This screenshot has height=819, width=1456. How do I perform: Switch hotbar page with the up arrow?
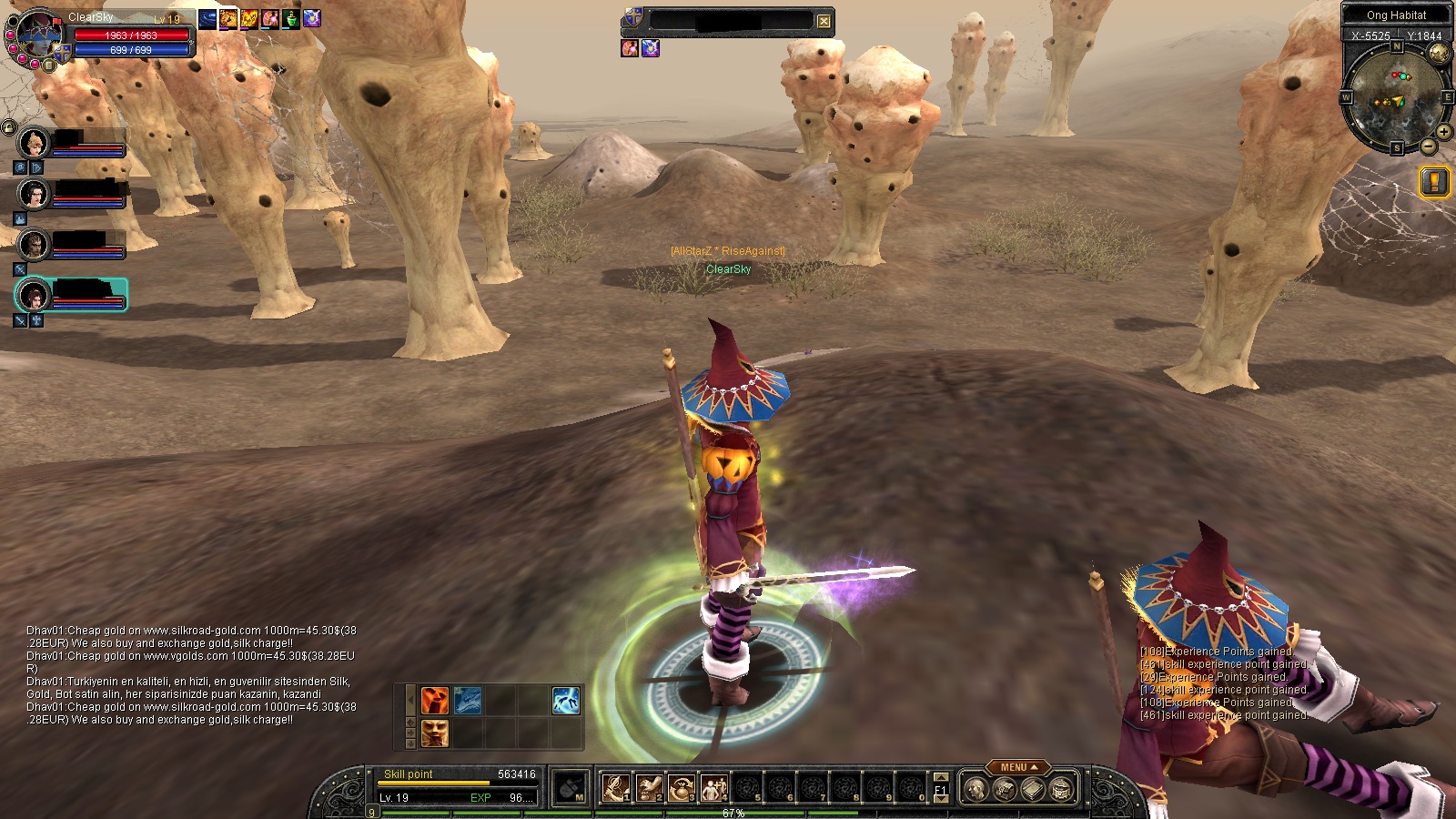pyautogui.click(x=941, y=778)
